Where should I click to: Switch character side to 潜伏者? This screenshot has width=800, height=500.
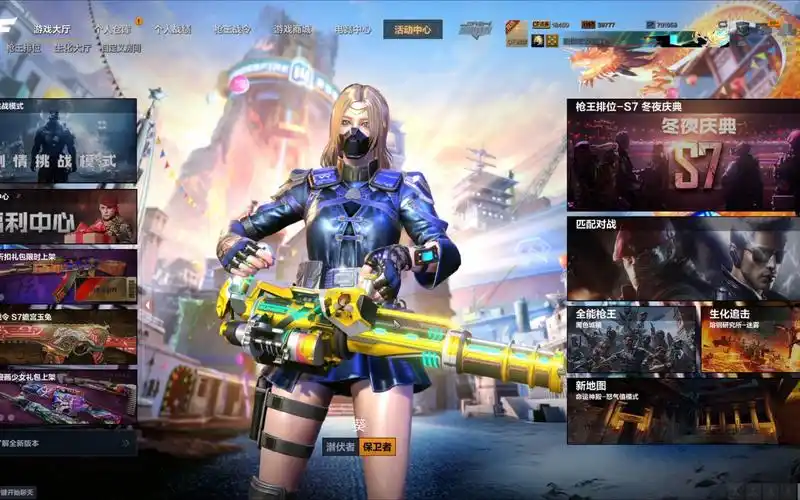point(340,447)
